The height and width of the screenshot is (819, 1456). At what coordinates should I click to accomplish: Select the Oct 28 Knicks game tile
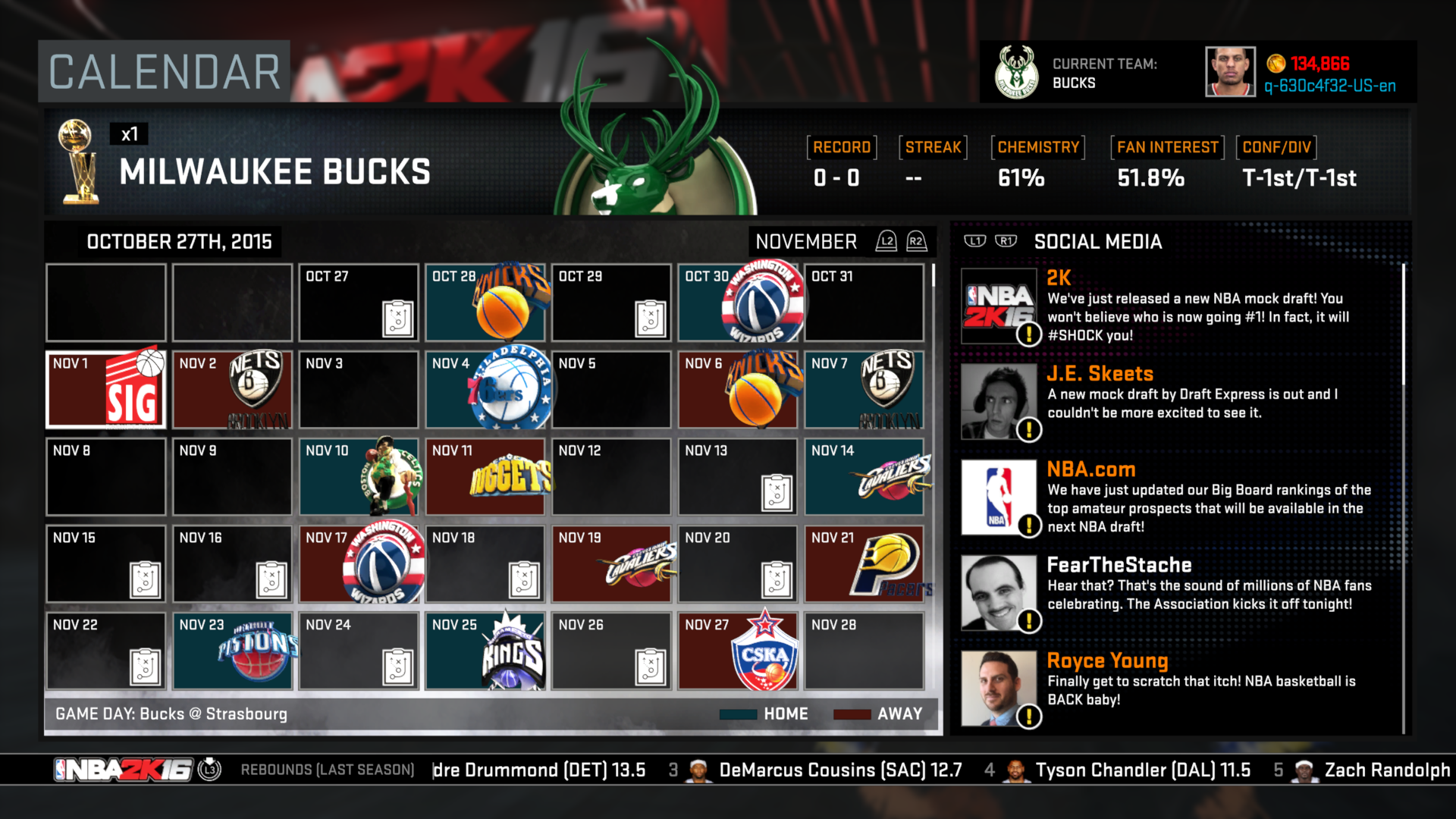point(485,303)
